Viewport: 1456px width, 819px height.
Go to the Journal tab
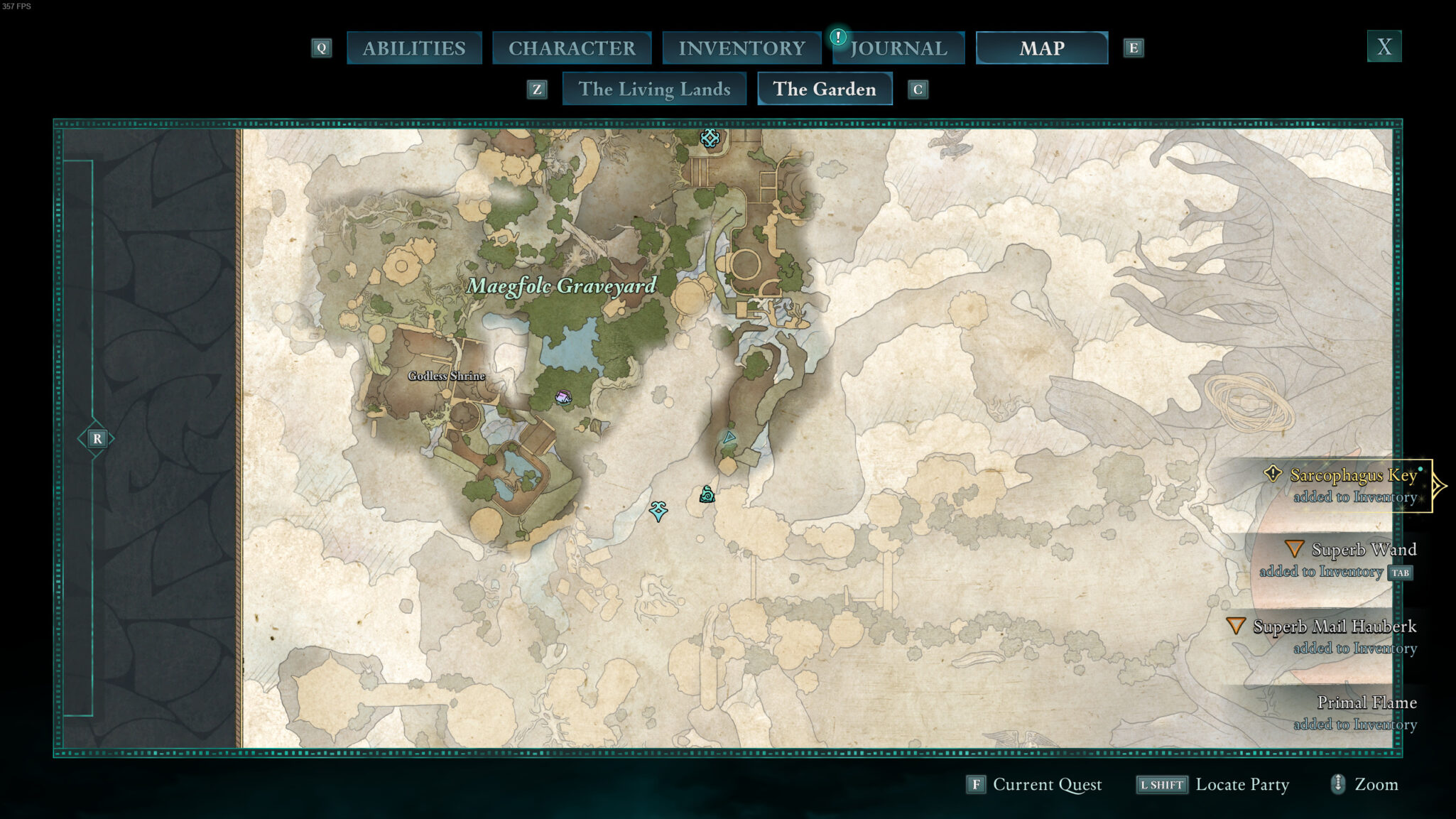point(898,48)
